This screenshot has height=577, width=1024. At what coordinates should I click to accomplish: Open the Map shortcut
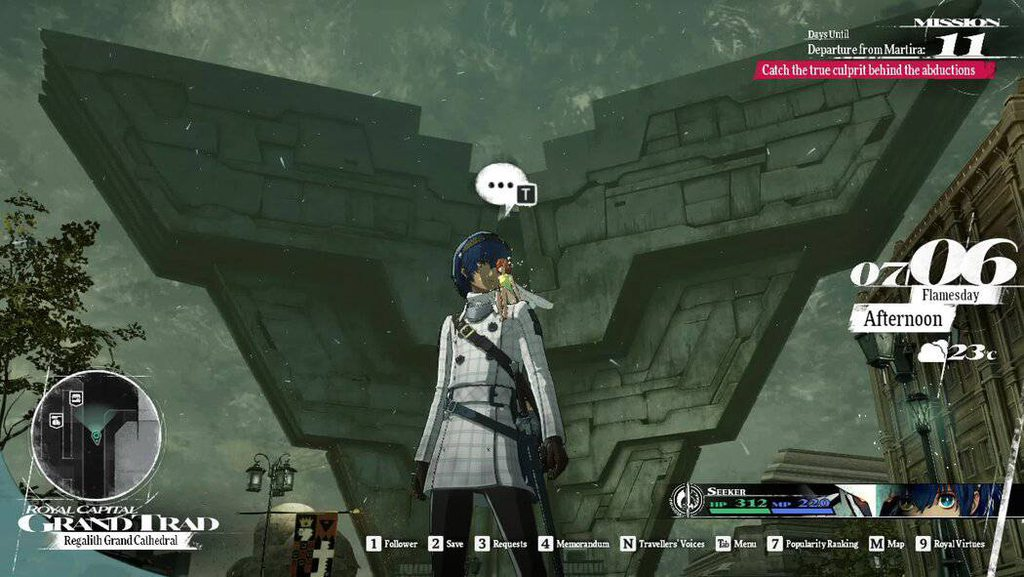click(x=886, y=544)
